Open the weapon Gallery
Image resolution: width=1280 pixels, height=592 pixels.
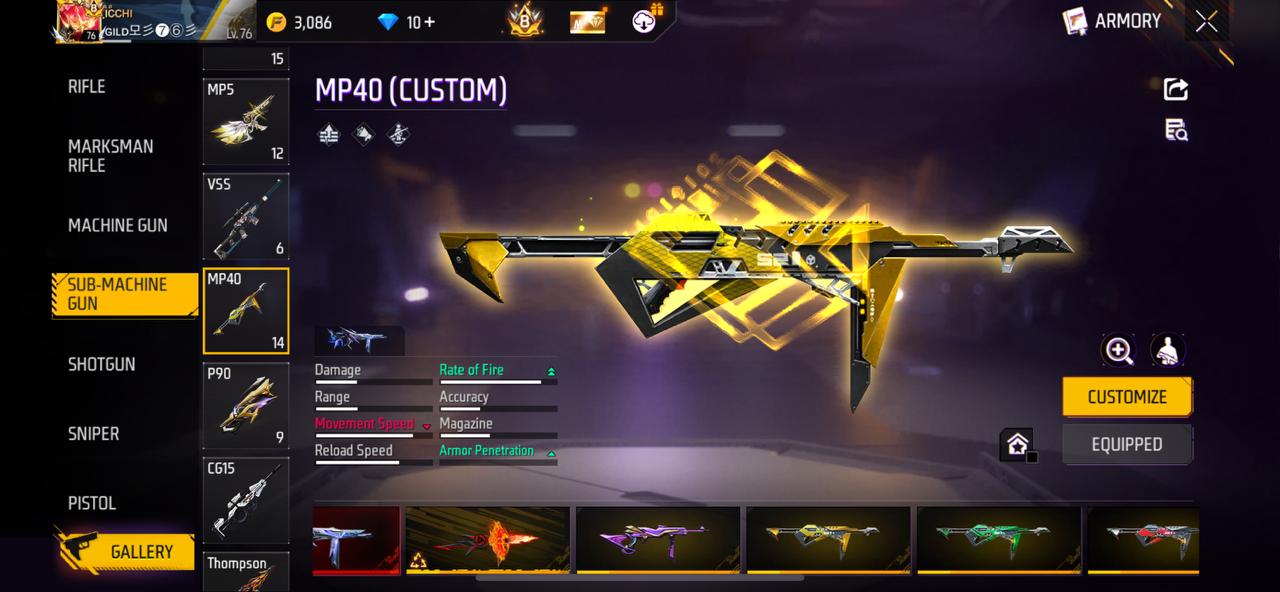(x=126, y=552)
